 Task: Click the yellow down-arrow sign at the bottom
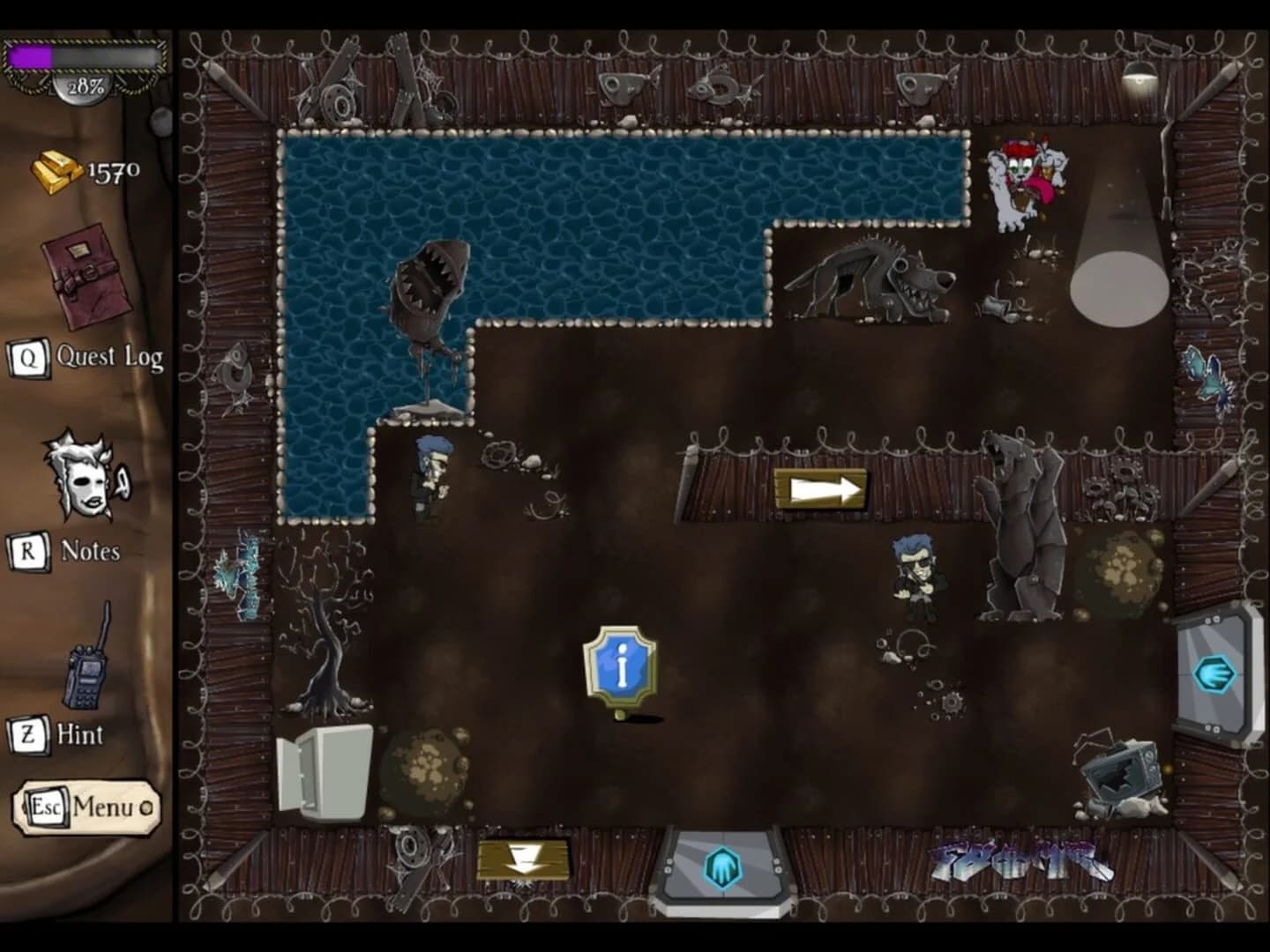522,859
